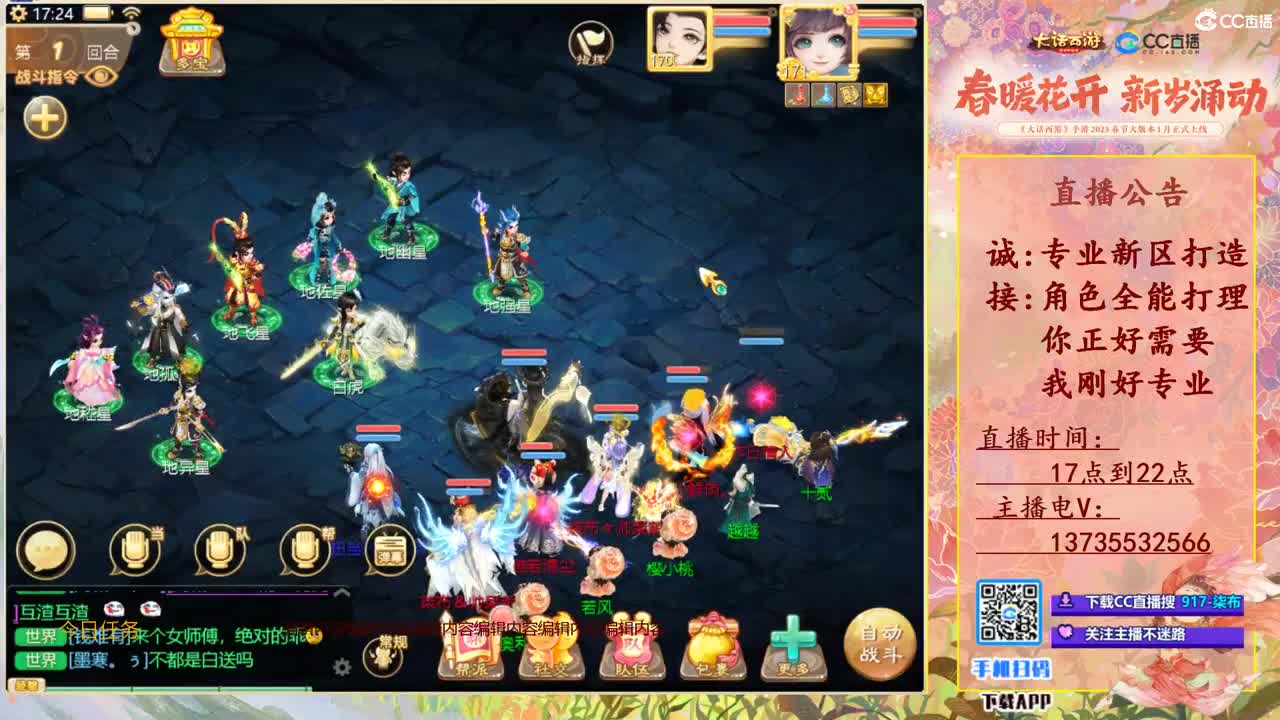The image size is (1280, 720).
Task: Click the chat settings gear icon
Action: click(x=341, y=665)
